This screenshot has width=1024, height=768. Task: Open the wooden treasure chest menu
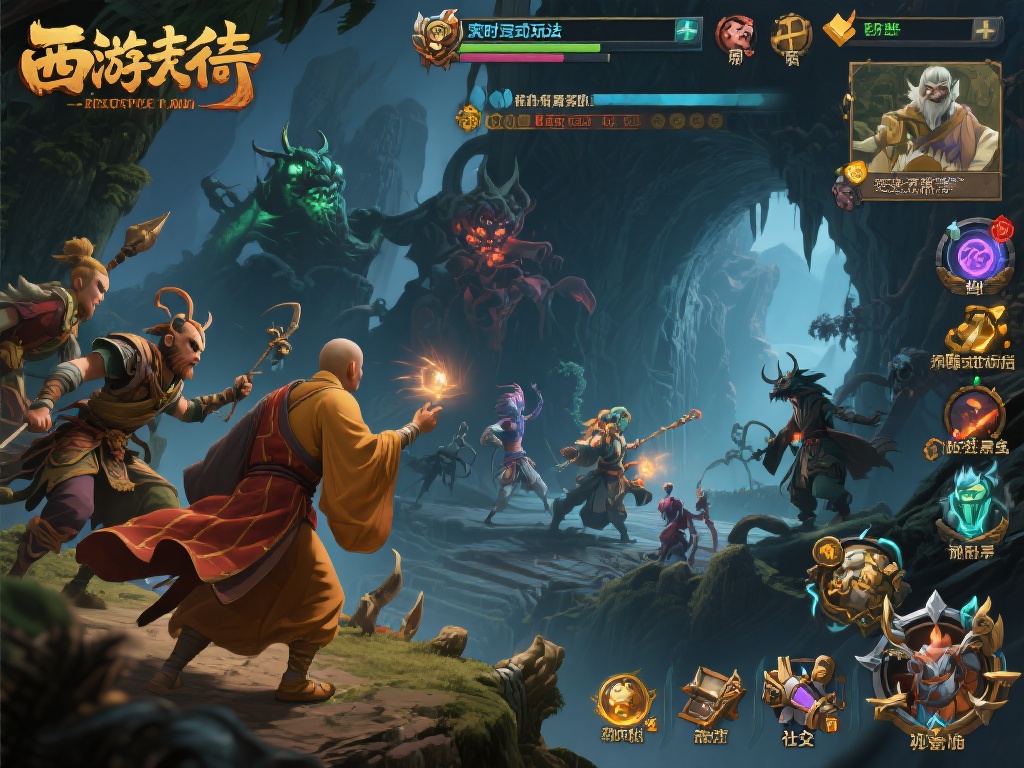(x=711, y=695)
